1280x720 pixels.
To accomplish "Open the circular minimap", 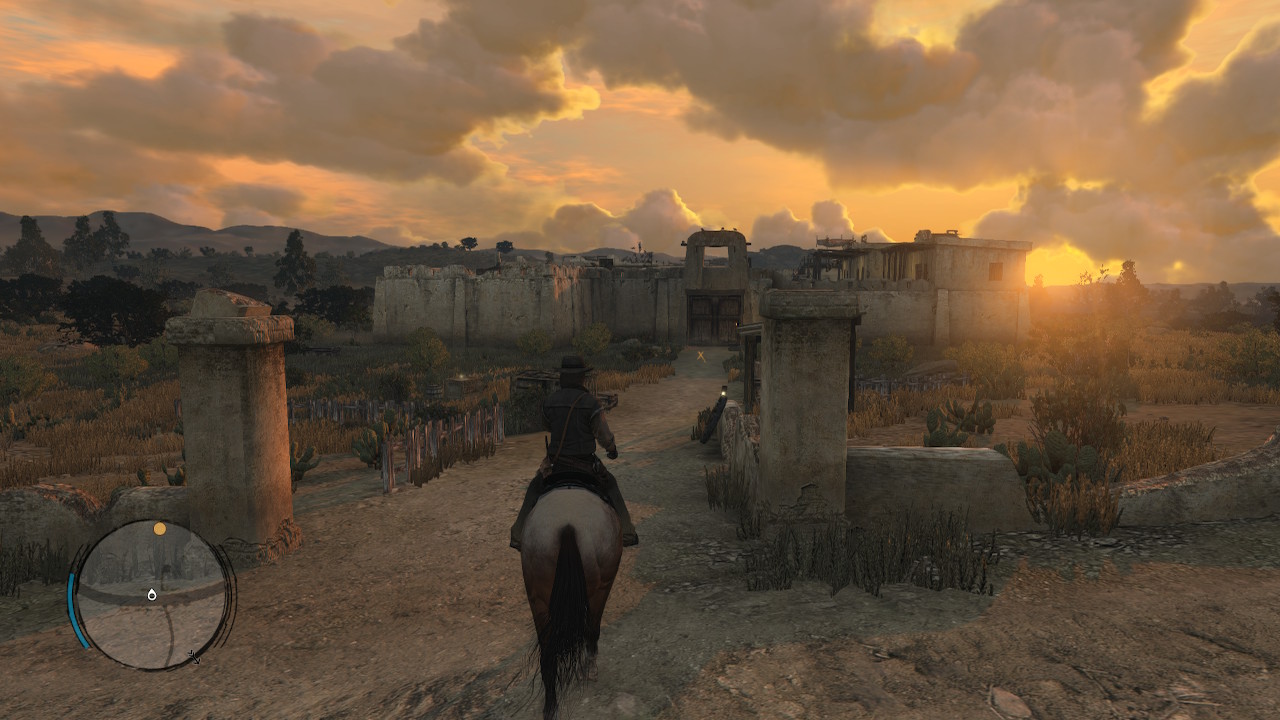I will [152, 594].
